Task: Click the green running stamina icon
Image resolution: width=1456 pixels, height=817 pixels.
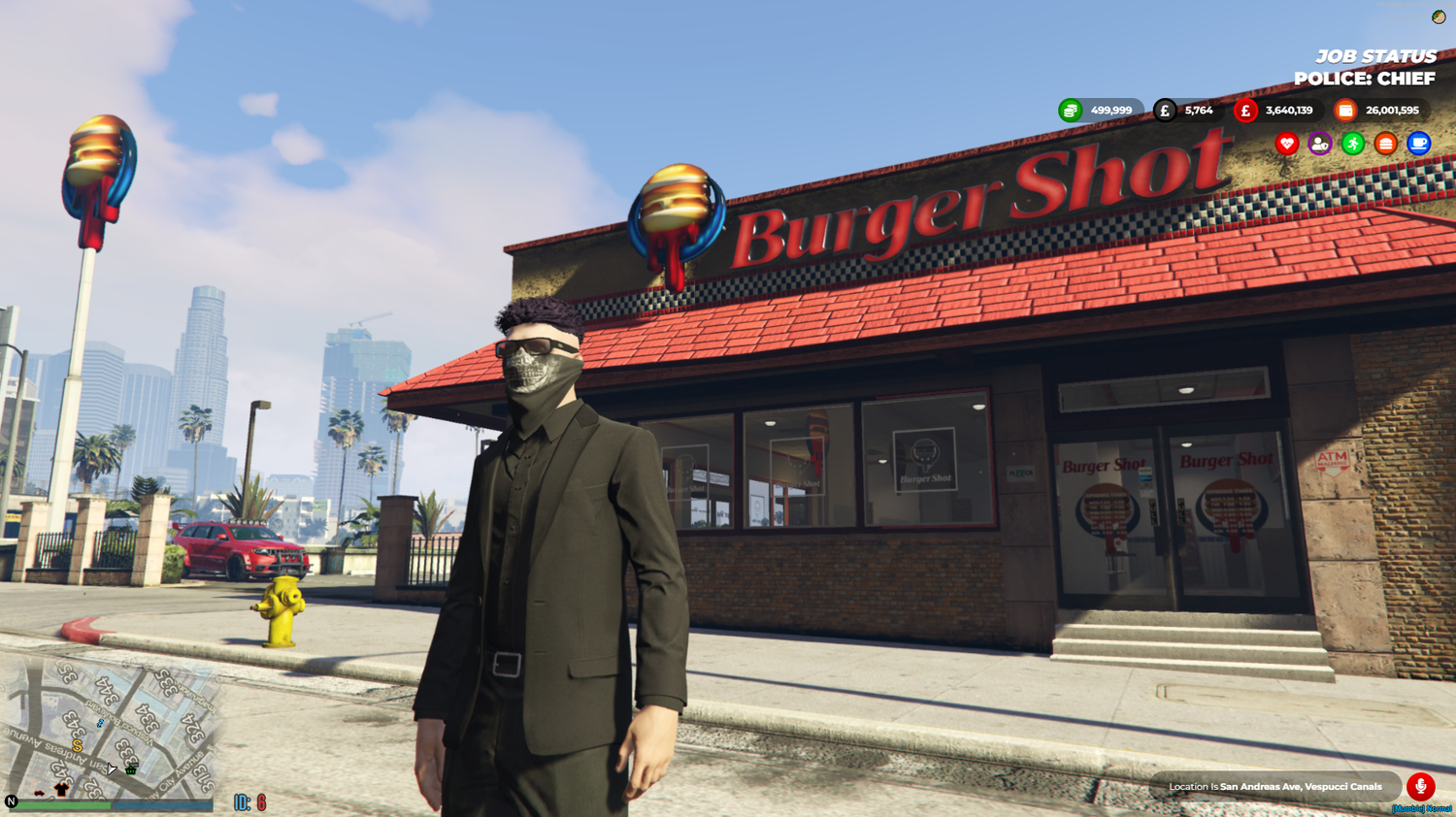Action: 1352,144
